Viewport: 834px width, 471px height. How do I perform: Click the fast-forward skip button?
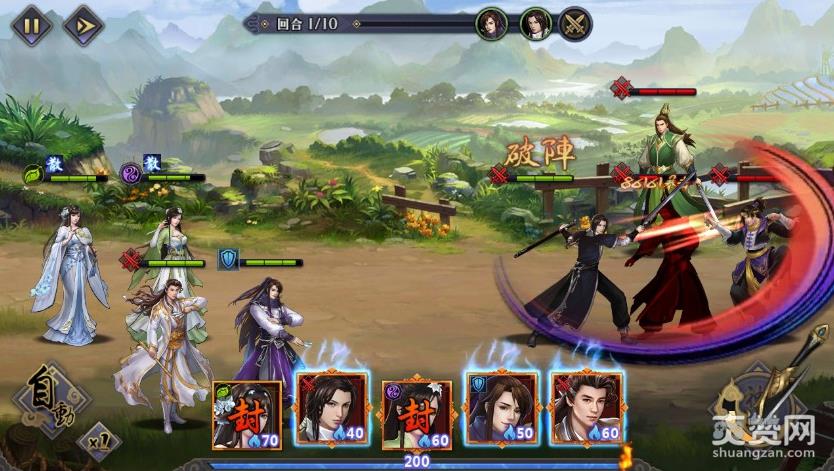pos(83,24)
